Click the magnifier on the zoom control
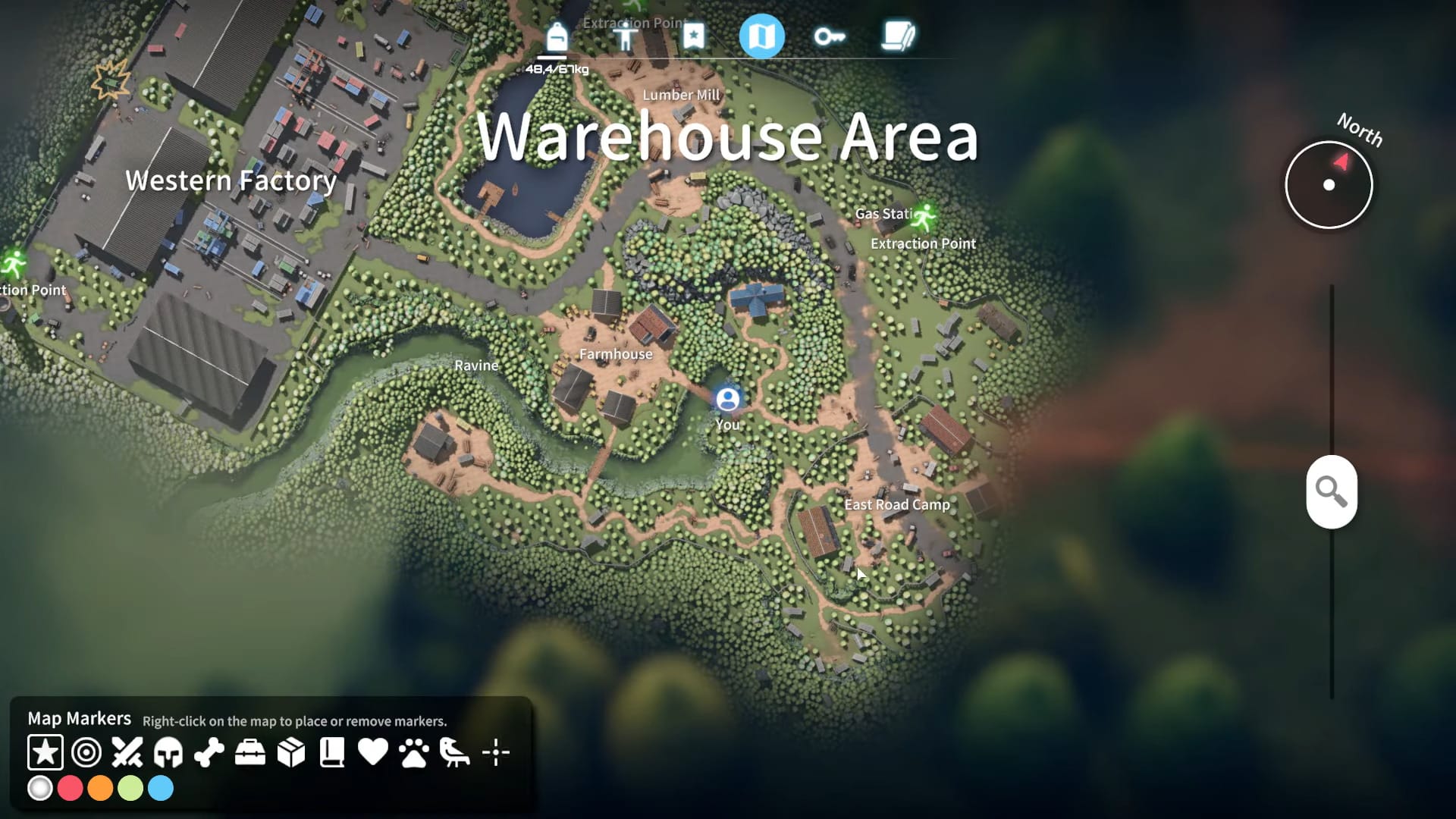Screen dimensions: 1456x819 (1332, 491)
